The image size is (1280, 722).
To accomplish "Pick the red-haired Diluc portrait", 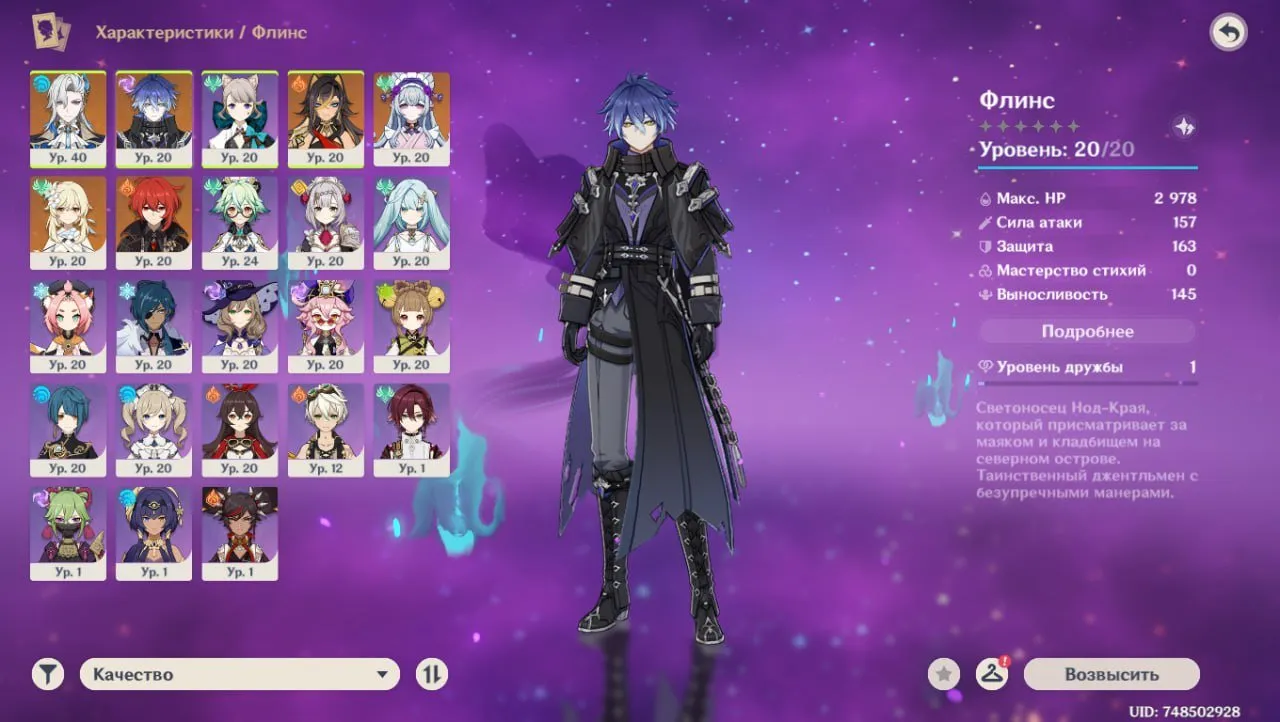I will pyautogui.click(x=154, y=222).
